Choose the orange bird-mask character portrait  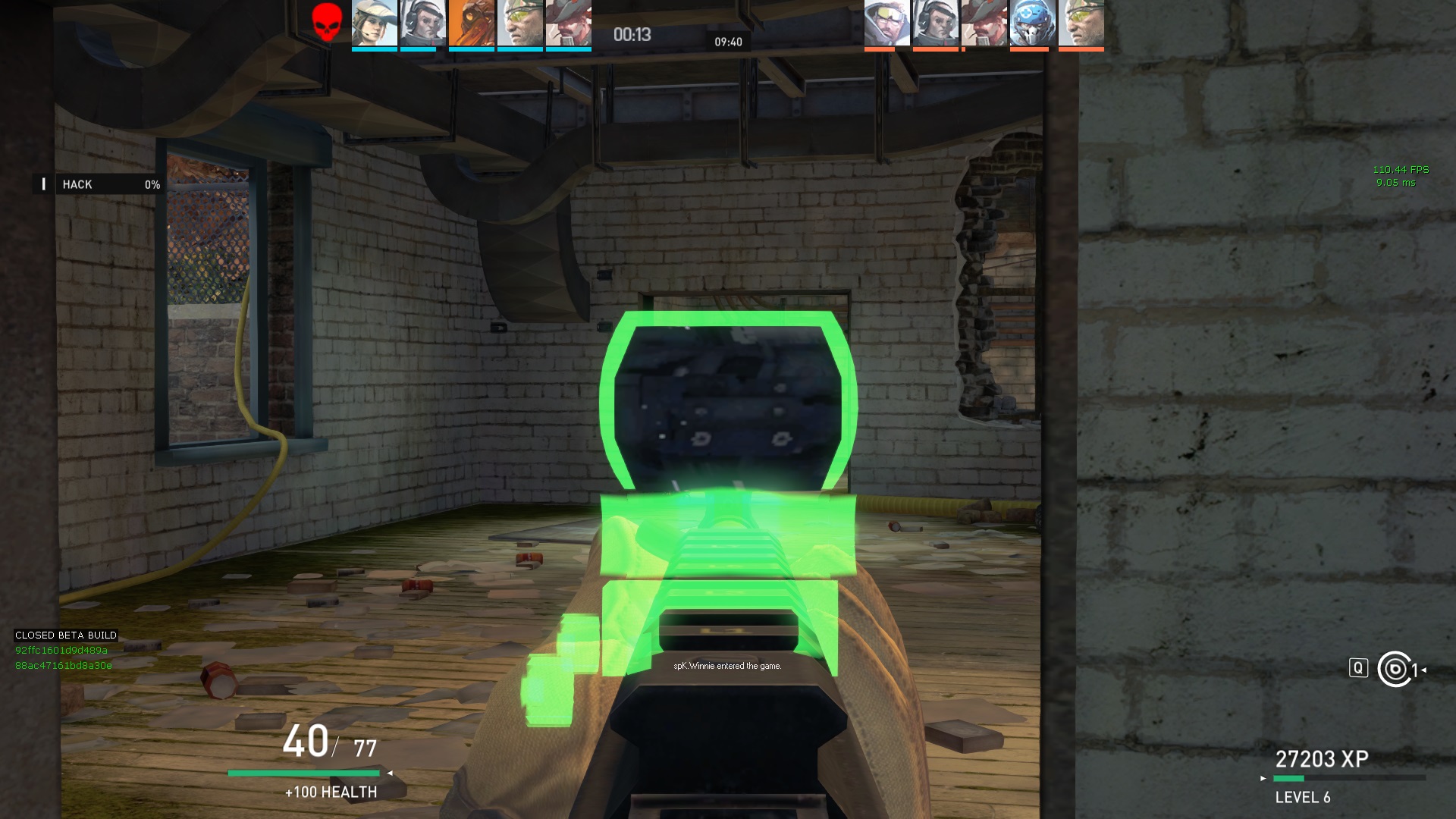(471, 23)
